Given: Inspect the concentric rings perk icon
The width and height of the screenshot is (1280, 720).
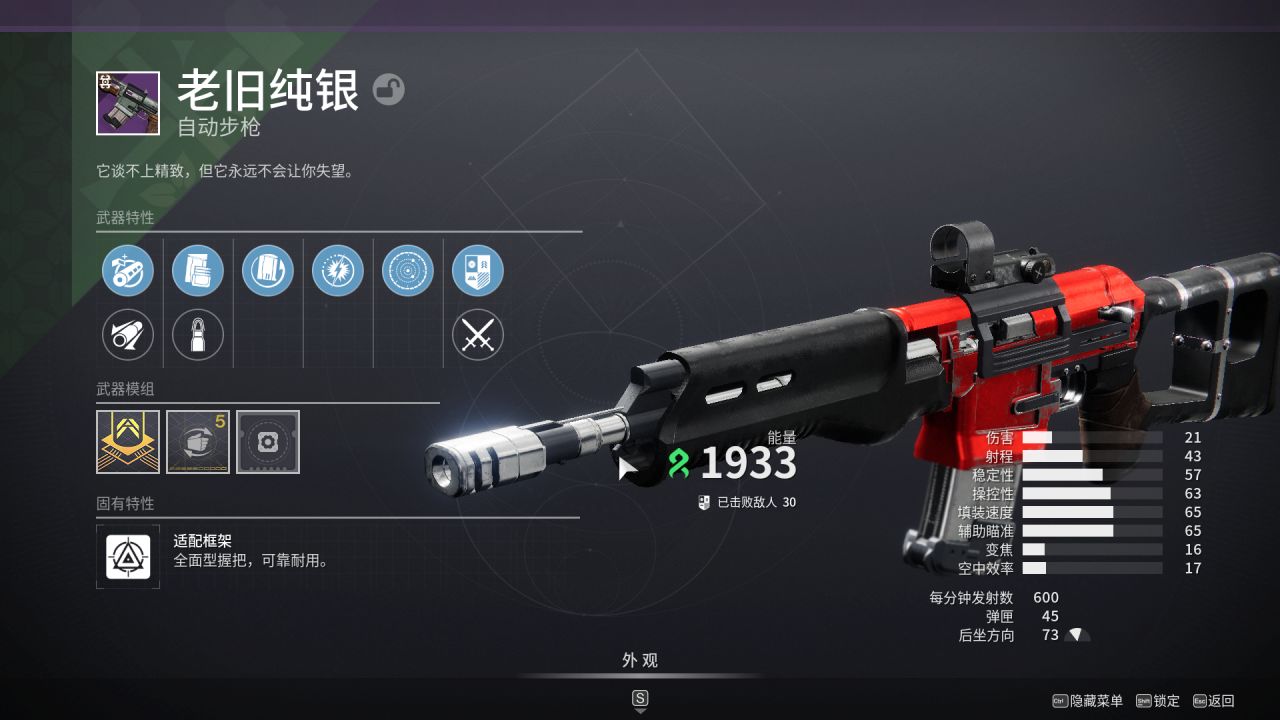Looking at the screenshot, I should tap(408, 271).
